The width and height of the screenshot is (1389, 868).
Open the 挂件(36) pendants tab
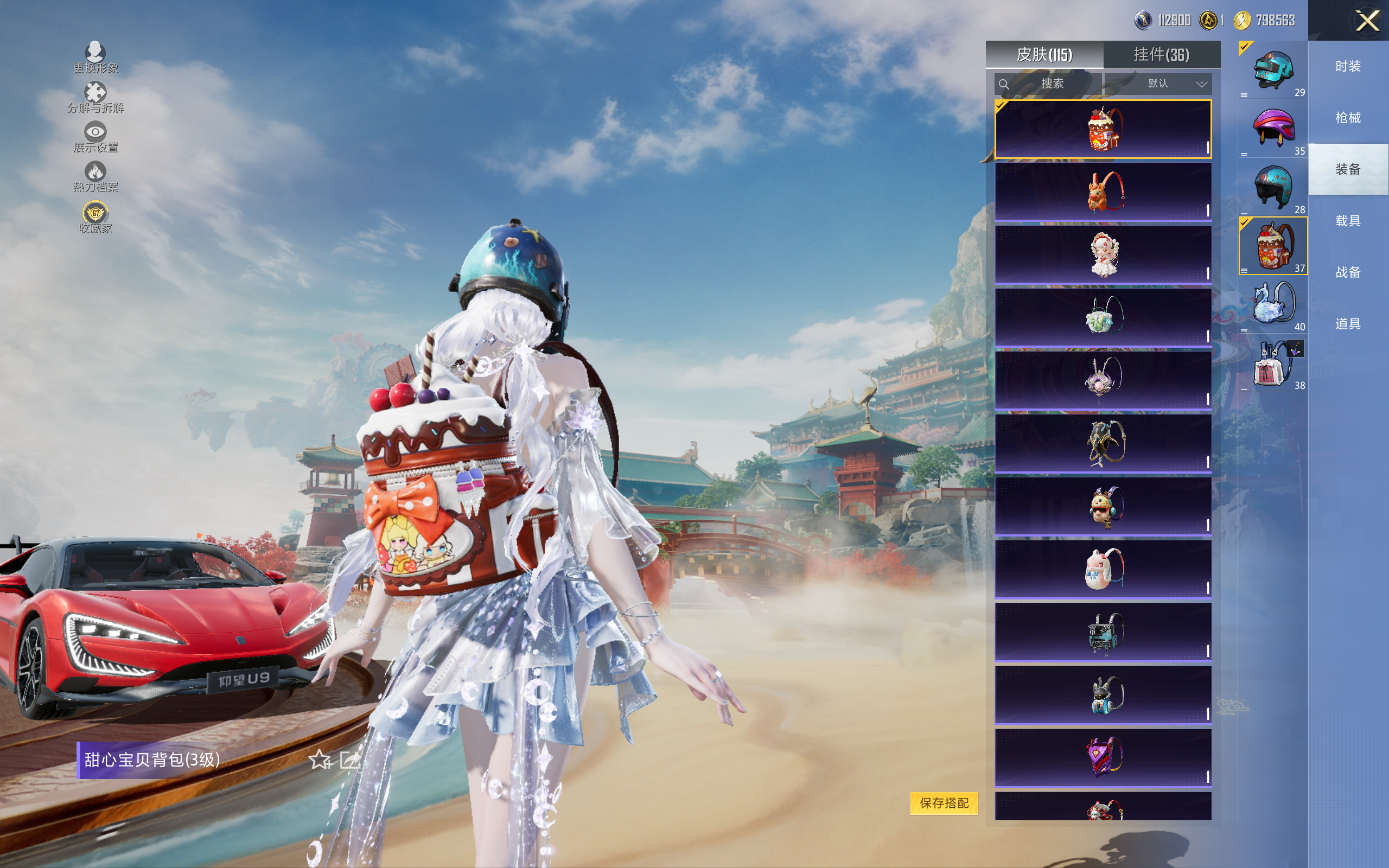pyautogui.click(x=1161, y=55)
